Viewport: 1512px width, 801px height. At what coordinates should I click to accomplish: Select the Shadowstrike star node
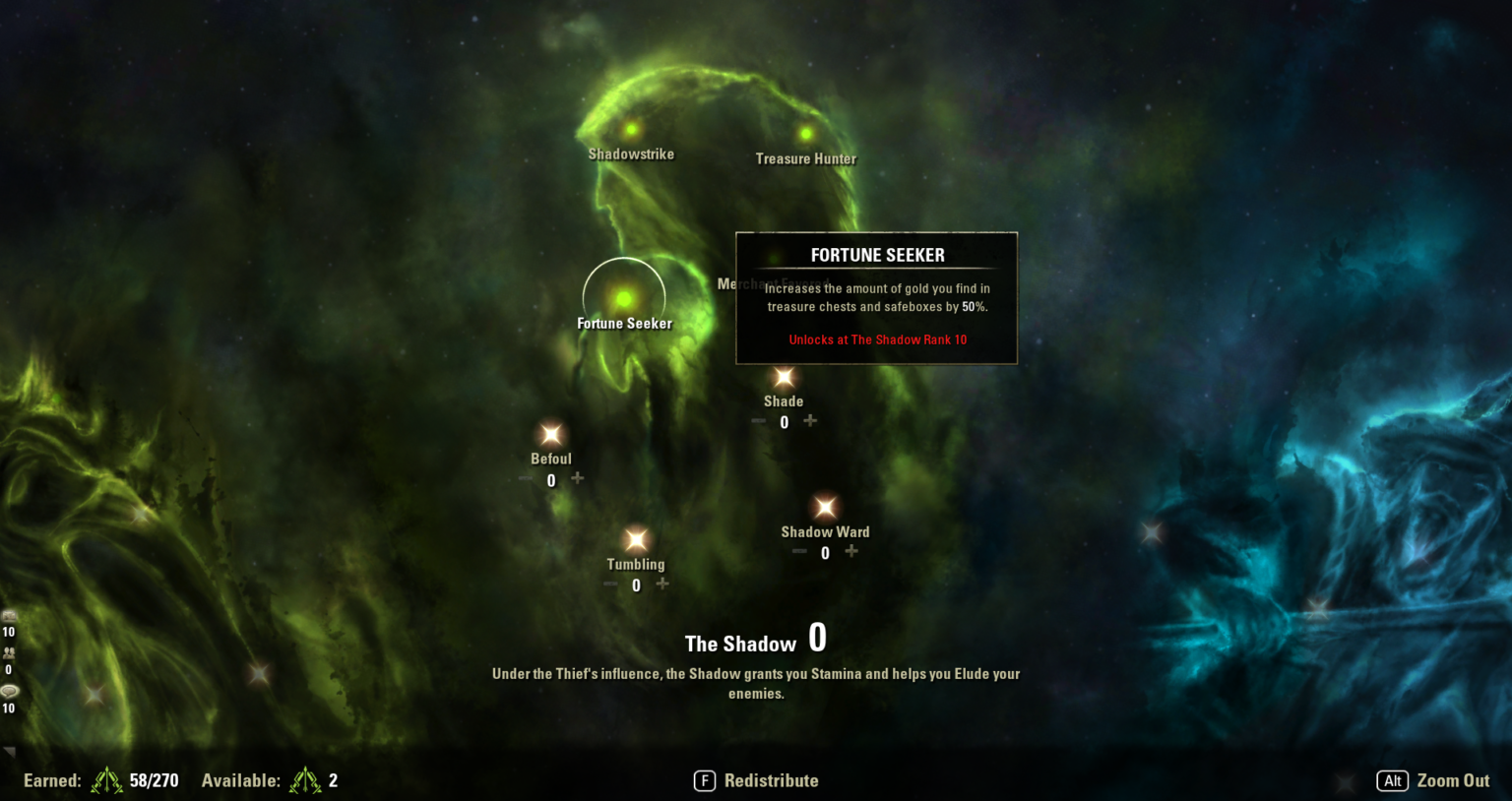point(630,128)
